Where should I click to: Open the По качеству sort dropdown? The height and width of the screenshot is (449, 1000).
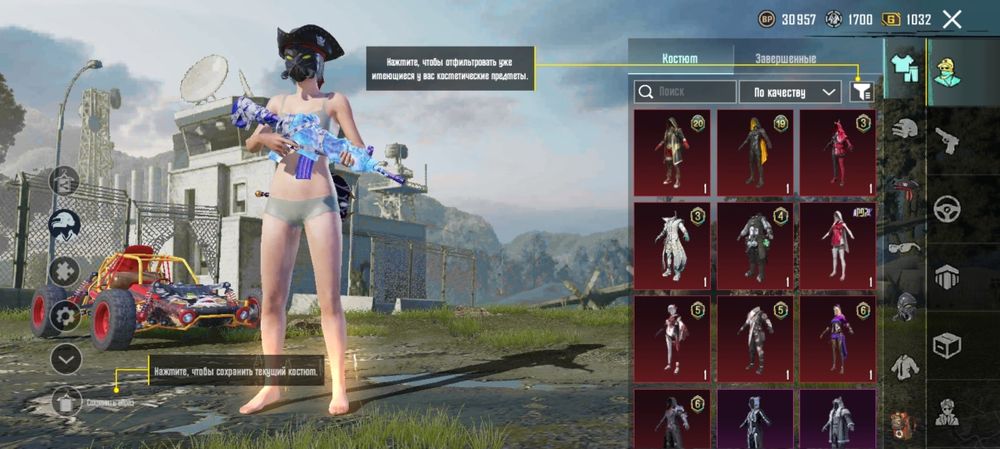point(790,92)
